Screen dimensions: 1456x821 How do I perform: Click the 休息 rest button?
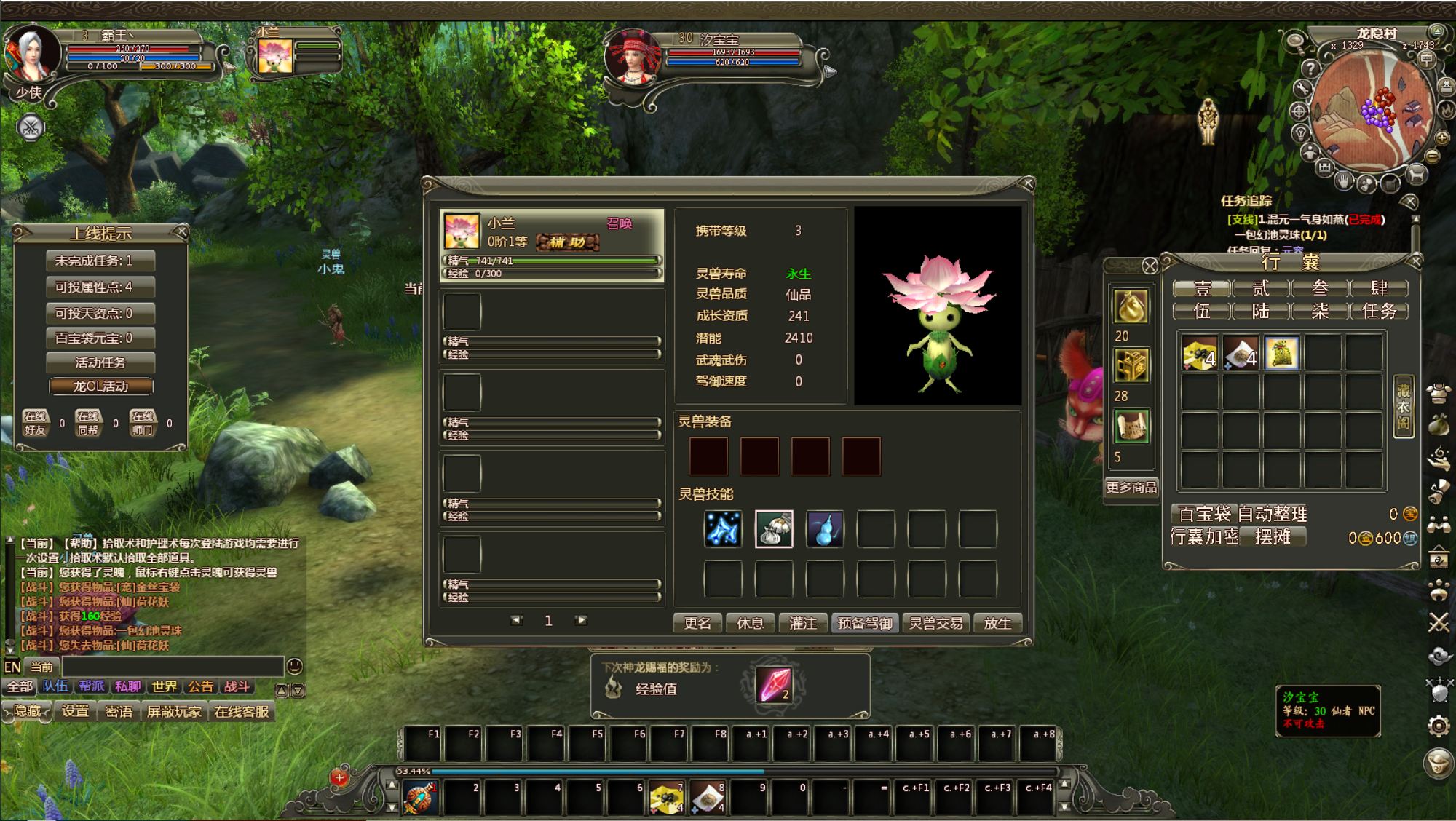750,623
